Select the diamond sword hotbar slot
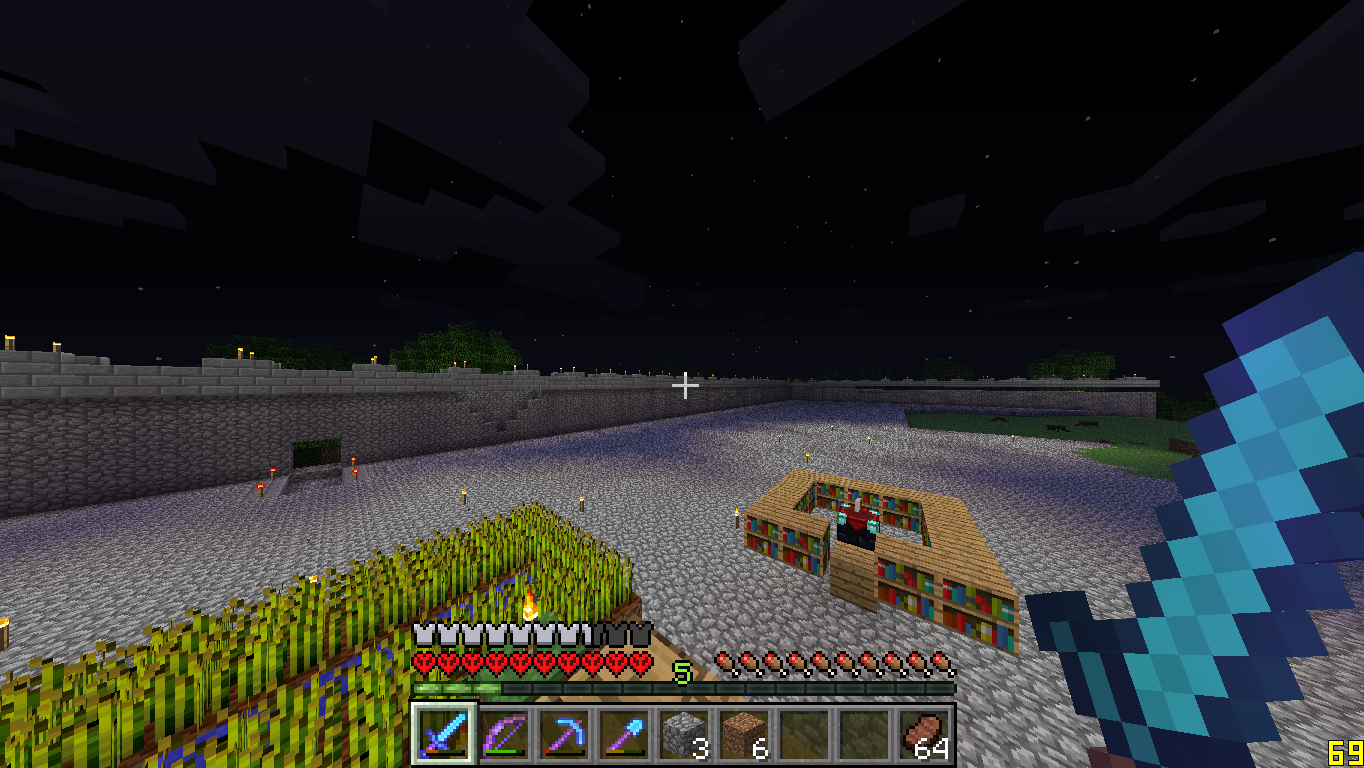1364x768 pixels. (x=443, y=735)
